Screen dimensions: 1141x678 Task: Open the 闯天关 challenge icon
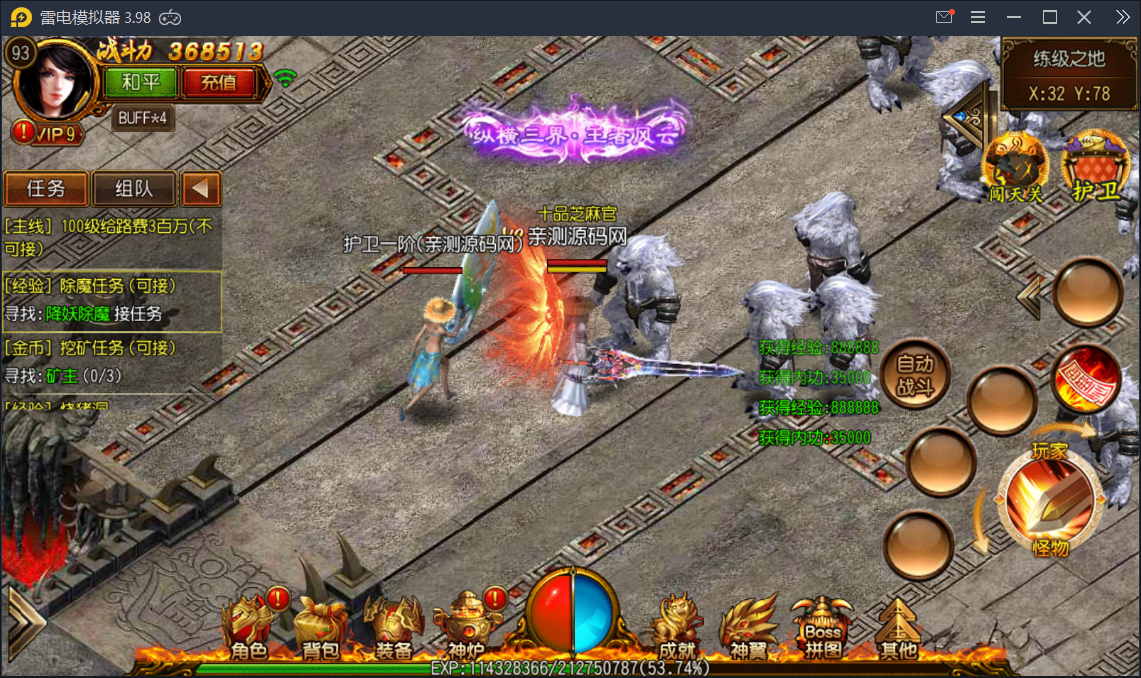point(1015,167)
